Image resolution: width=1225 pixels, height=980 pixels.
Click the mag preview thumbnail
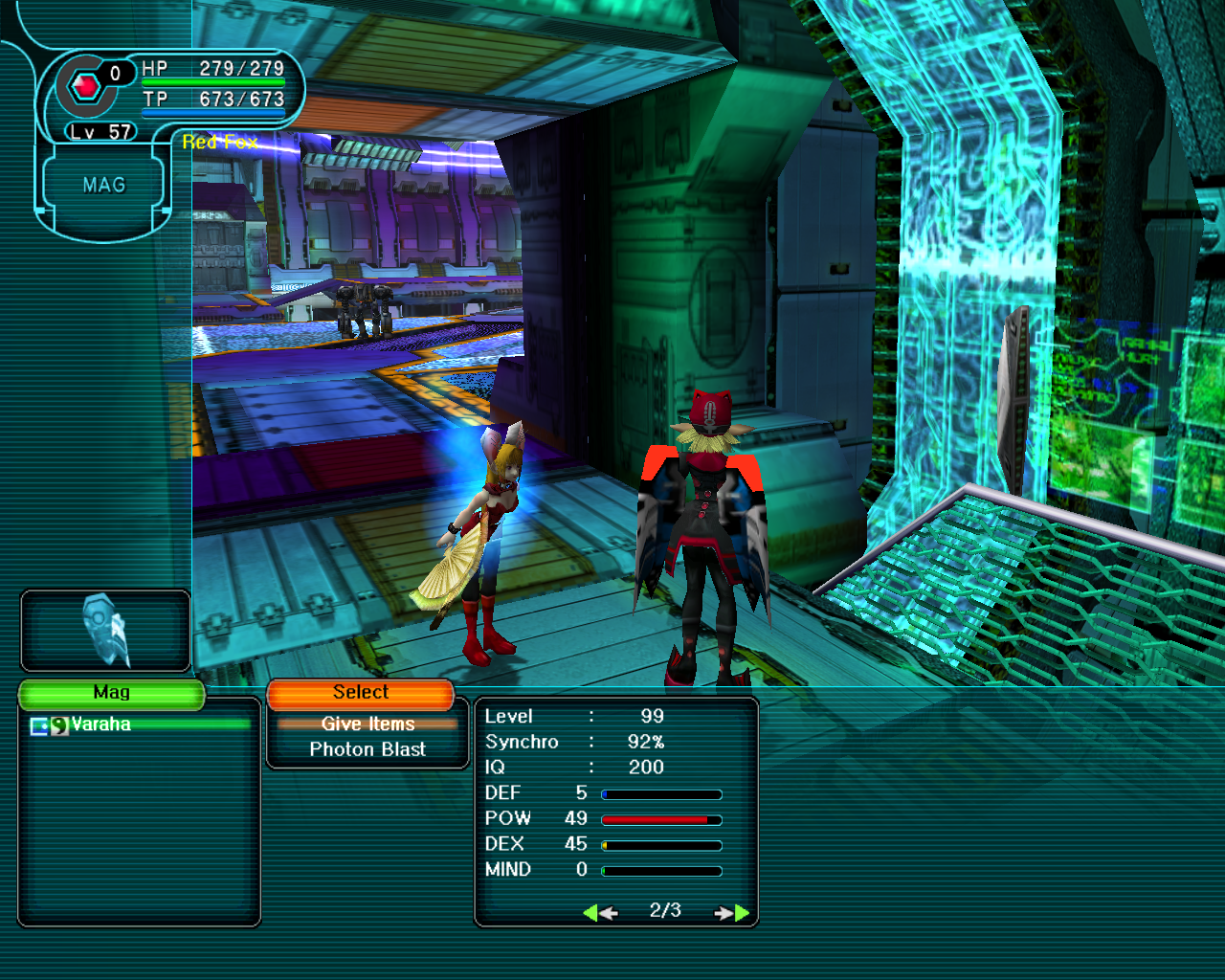(x=105, y=631)
